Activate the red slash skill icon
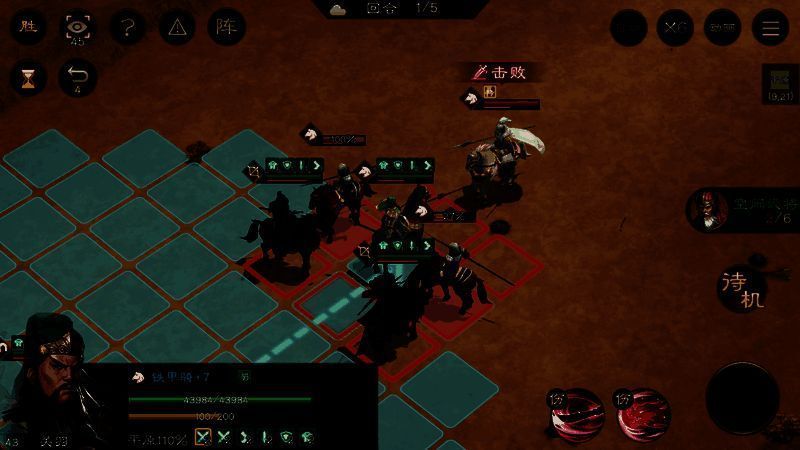This screenshot has width=800, height=450. pyautogui.click(x=577, y=413)
